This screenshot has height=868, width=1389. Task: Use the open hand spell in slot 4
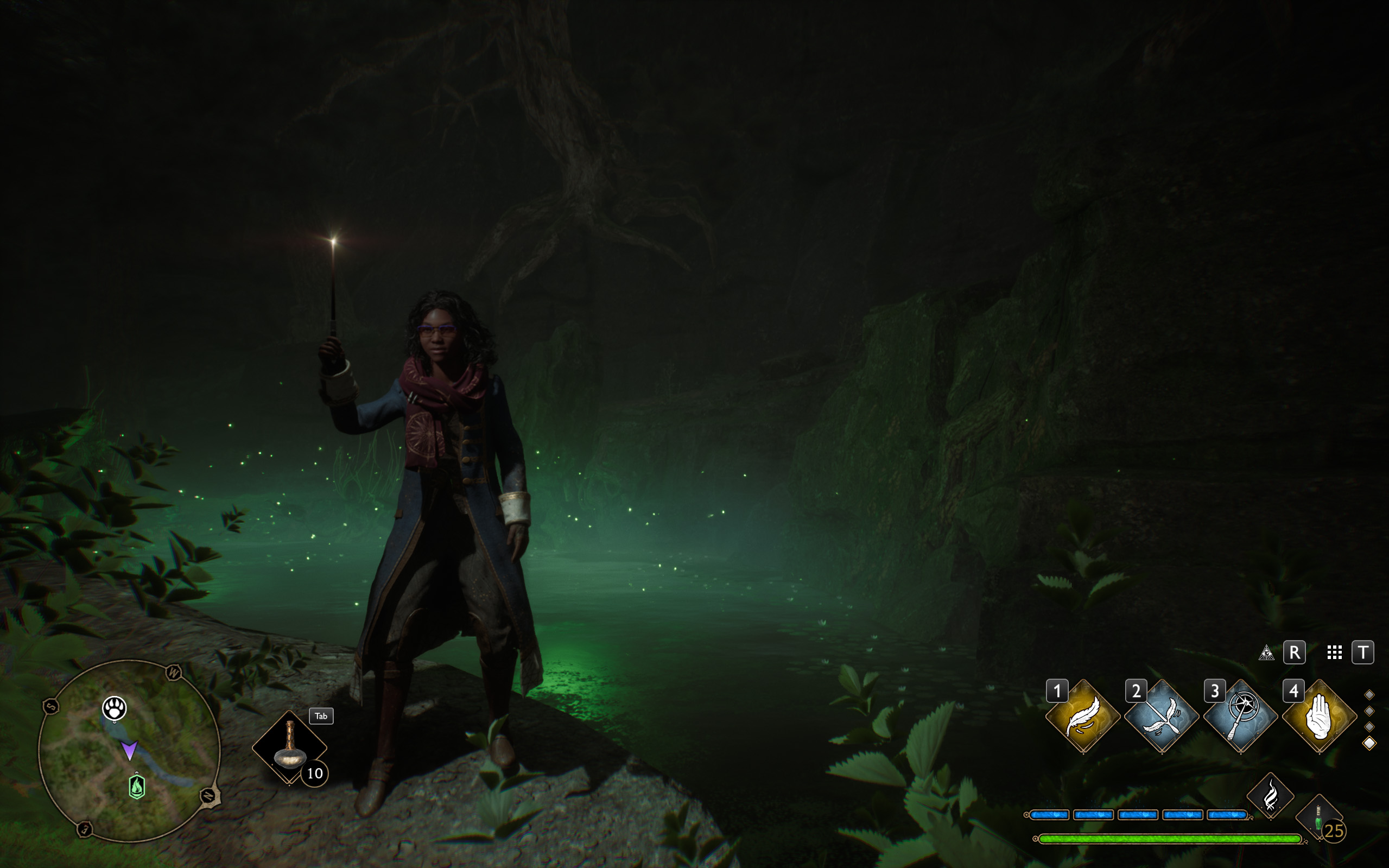(x=1319, y=716)
